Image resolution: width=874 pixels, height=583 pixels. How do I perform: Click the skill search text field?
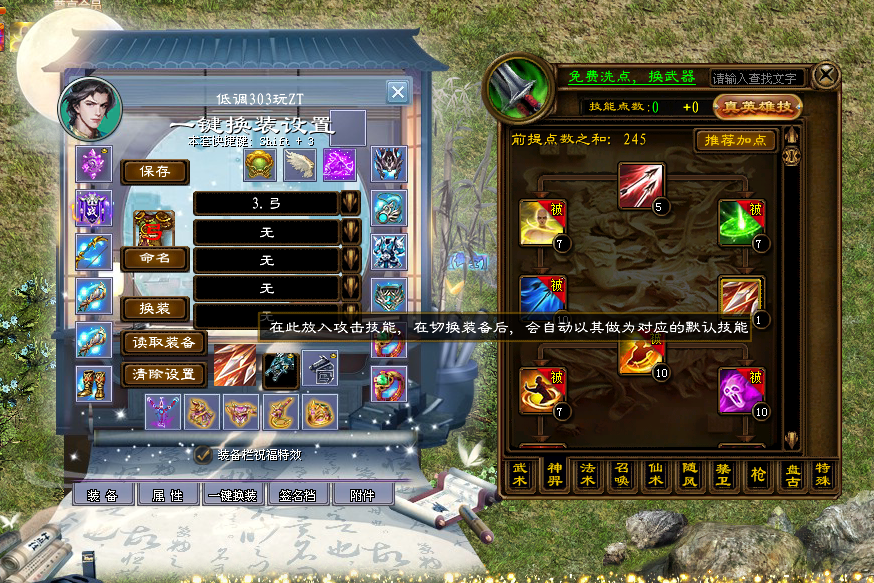point(757,78)
